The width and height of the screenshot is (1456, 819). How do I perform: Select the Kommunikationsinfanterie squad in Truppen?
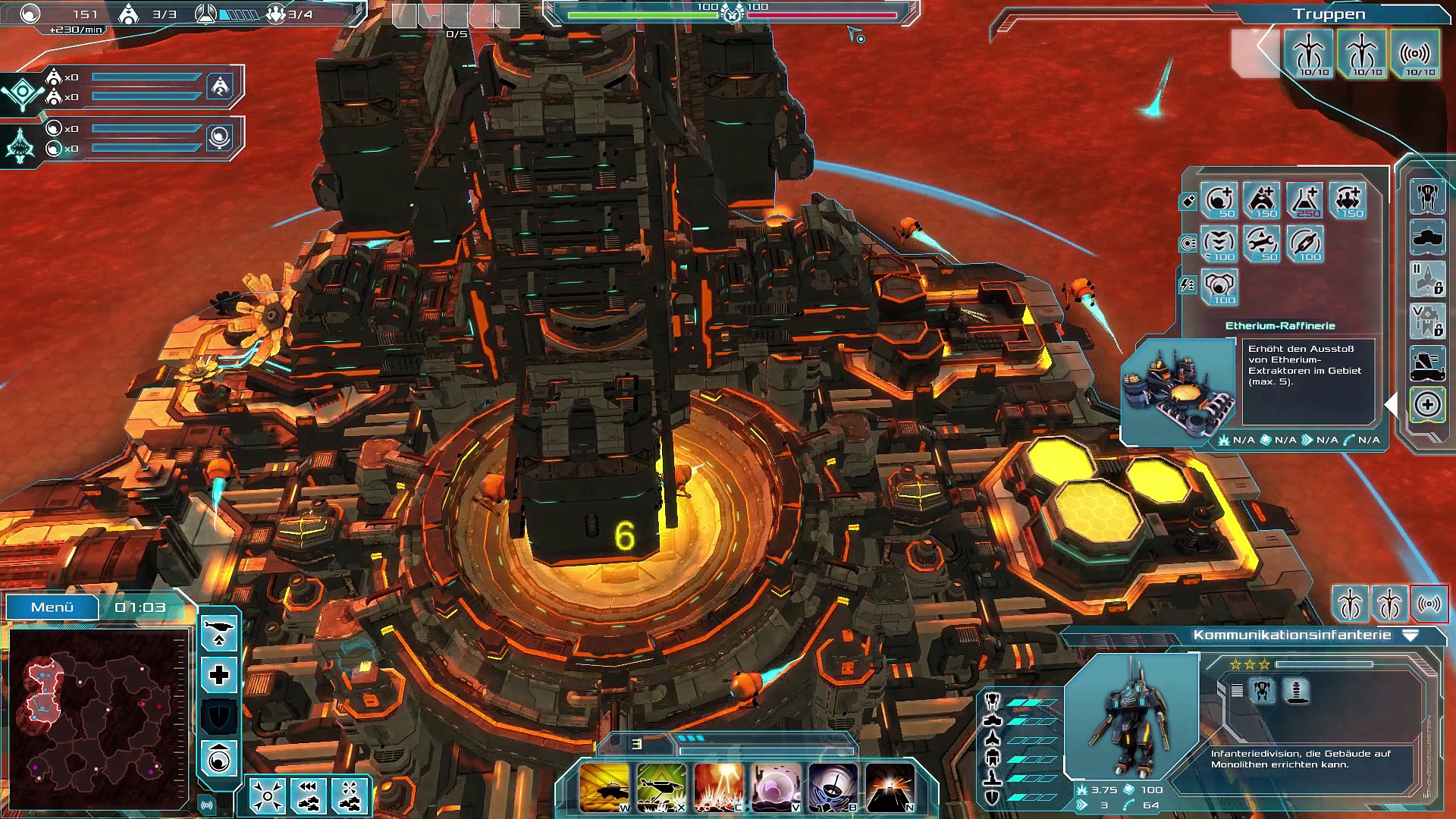pyautogui.click(x=1415, y=54)
